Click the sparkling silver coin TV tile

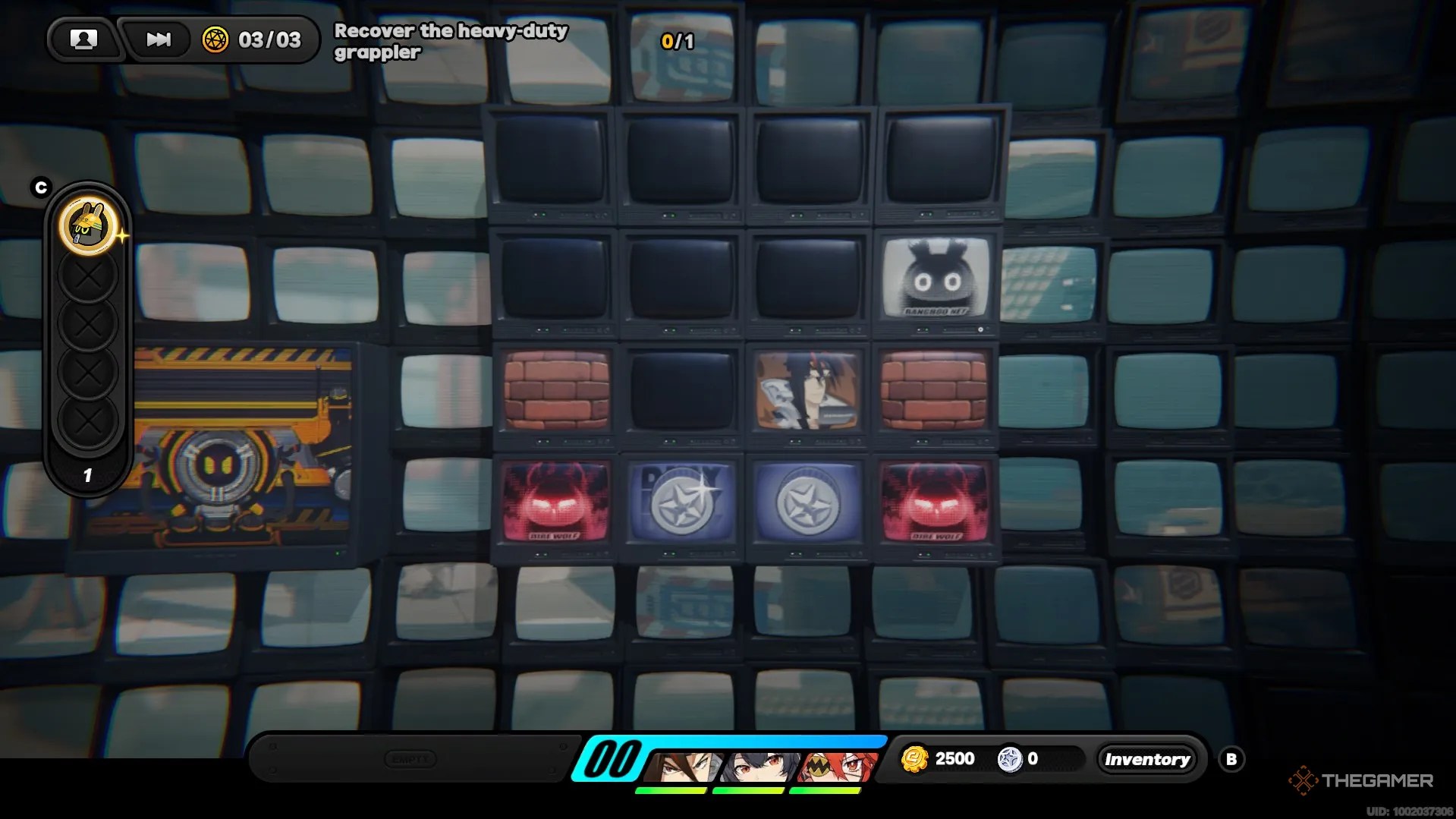[681, 502]
